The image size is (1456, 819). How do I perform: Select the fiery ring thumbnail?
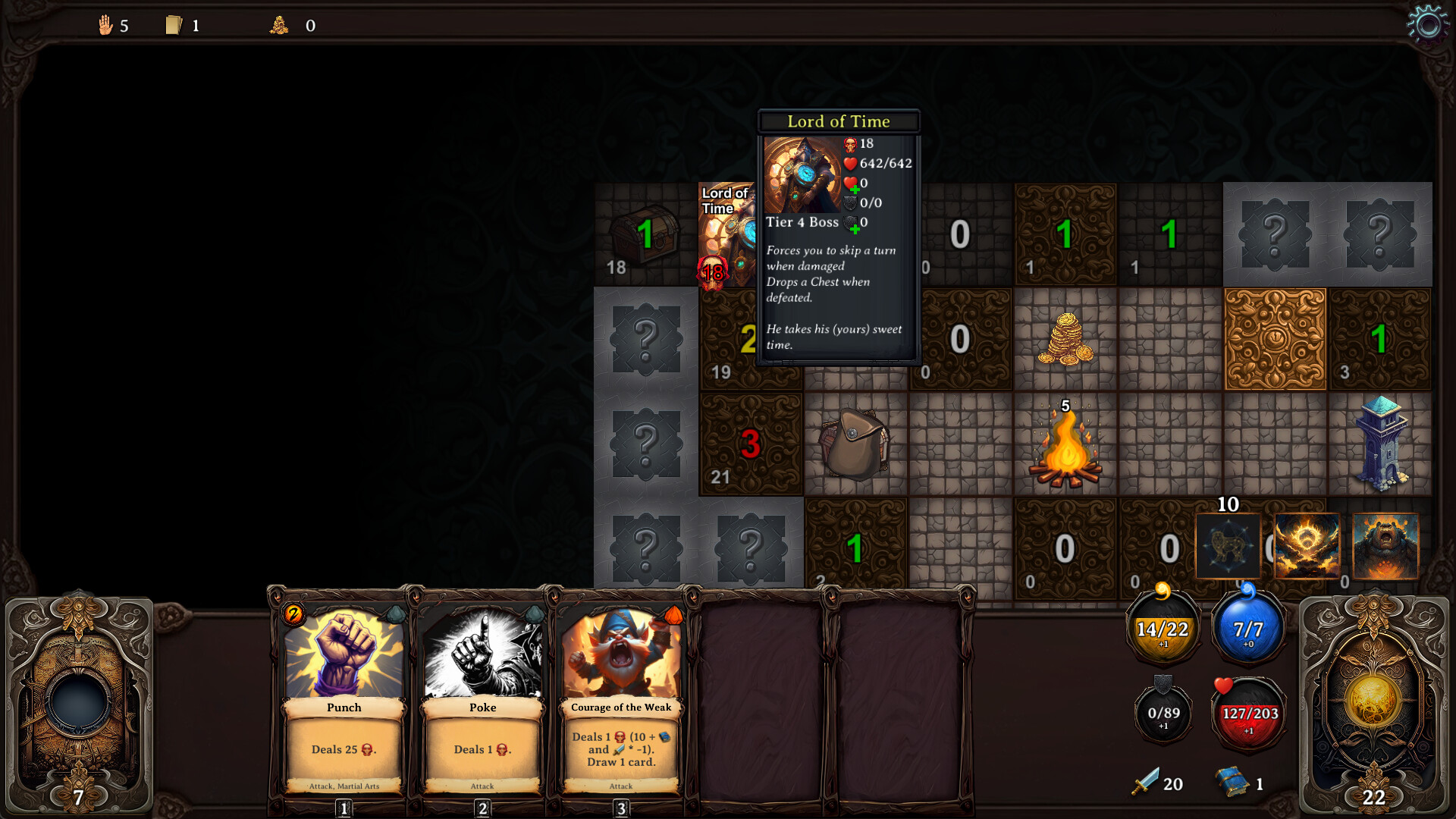point(1307,546)
